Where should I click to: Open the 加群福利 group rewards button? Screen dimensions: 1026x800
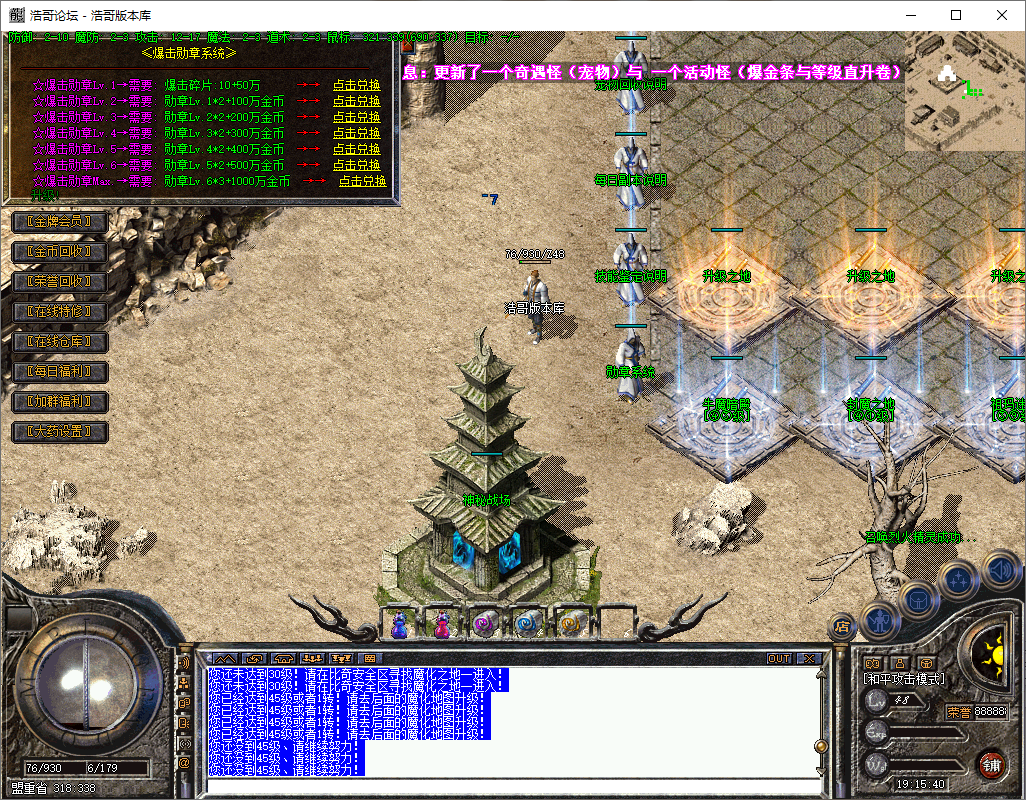(59, 402)
